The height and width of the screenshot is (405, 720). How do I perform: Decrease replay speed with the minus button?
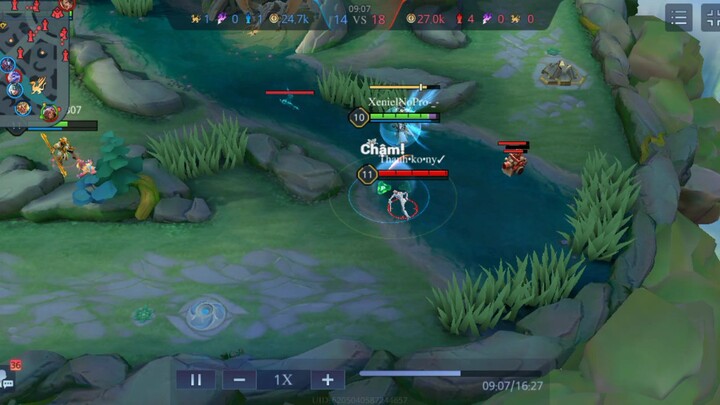point(240,380)
